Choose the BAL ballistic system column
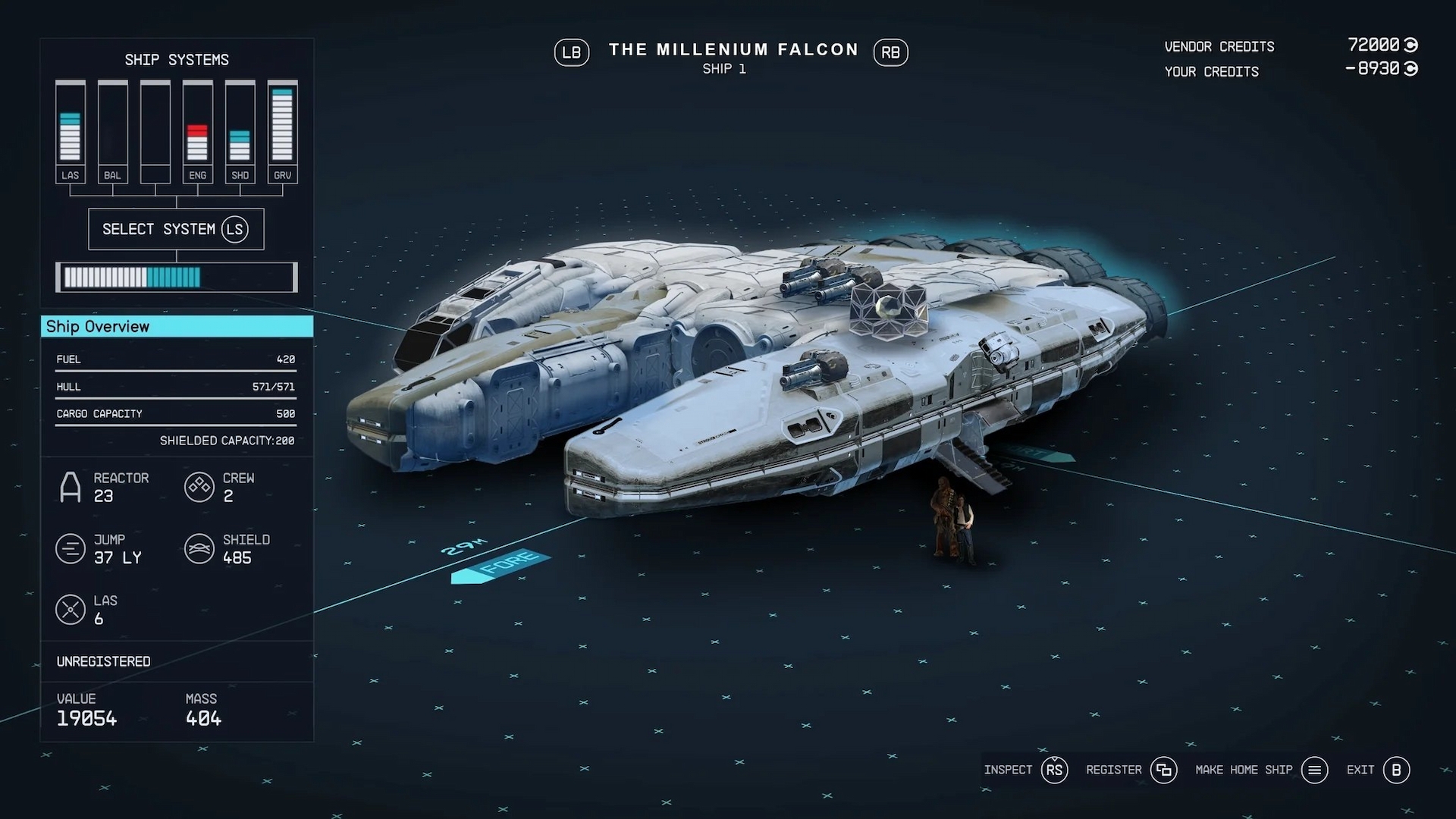 click(x=112, y=132)
